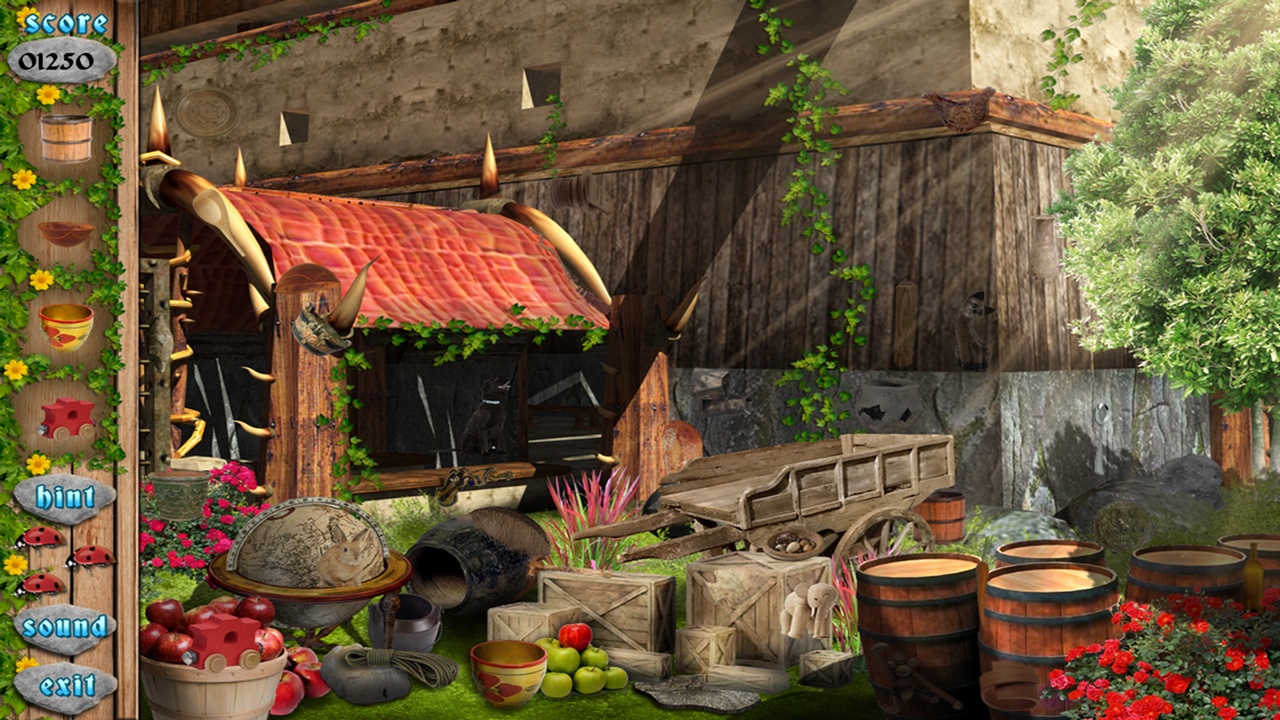Use the hint button
Viewport: 1280px width, 720px height.
coord(64,496)
